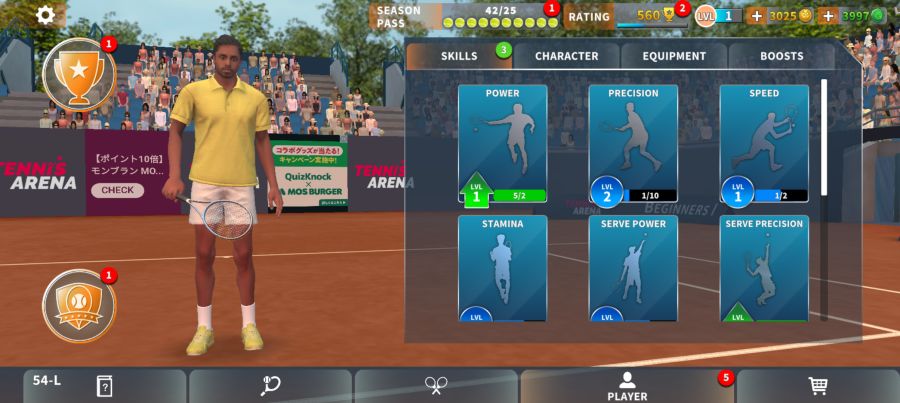Switch to the Skills tab
The width and height of the screenshot is (900, 403).
[x=459, y=56]
